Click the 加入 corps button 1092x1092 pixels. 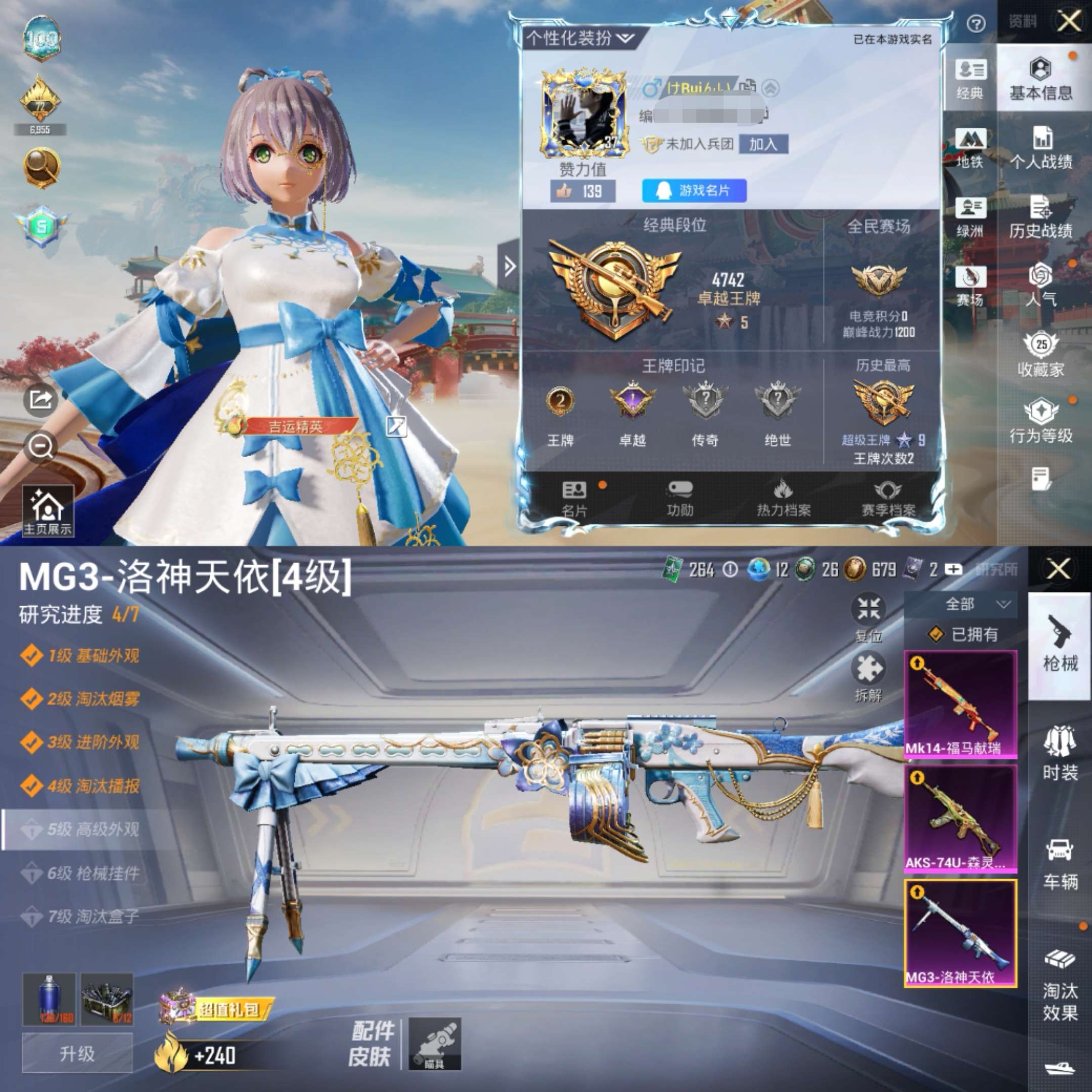(763, 145)
